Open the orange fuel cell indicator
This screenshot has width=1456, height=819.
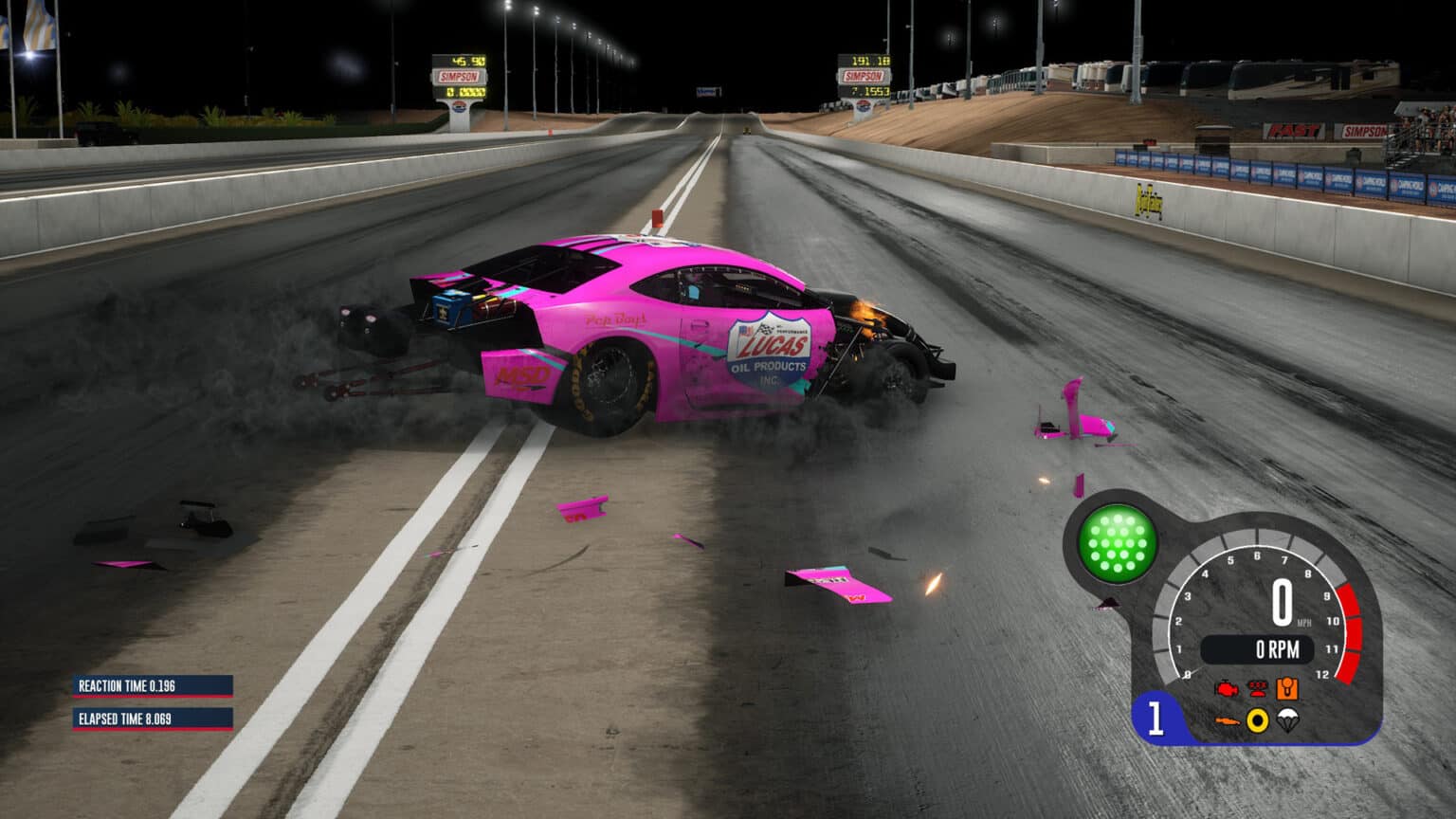click(1288, 689)
